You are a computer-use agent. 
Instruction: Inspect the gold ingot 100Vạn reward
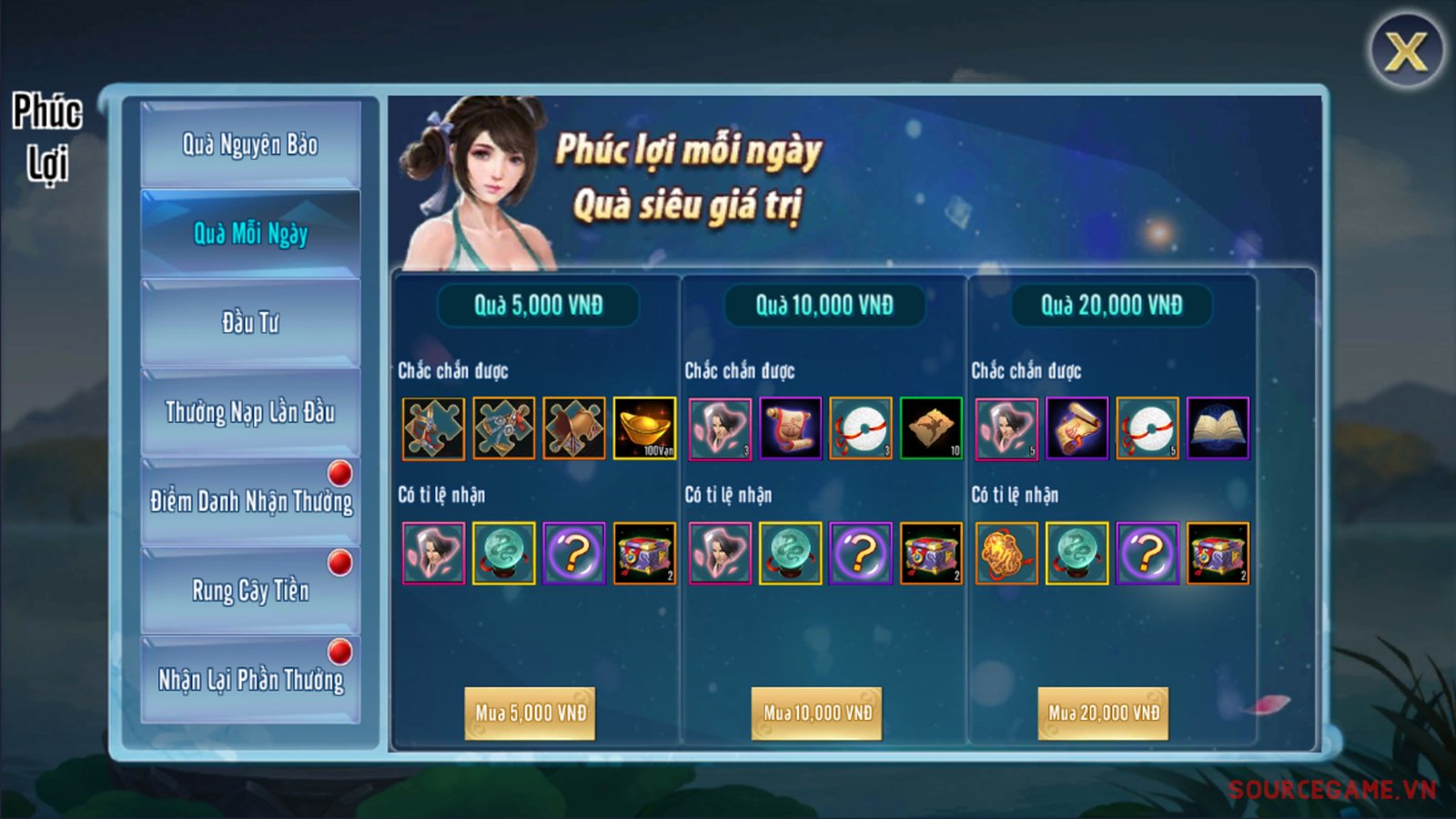tap(644, 428)
